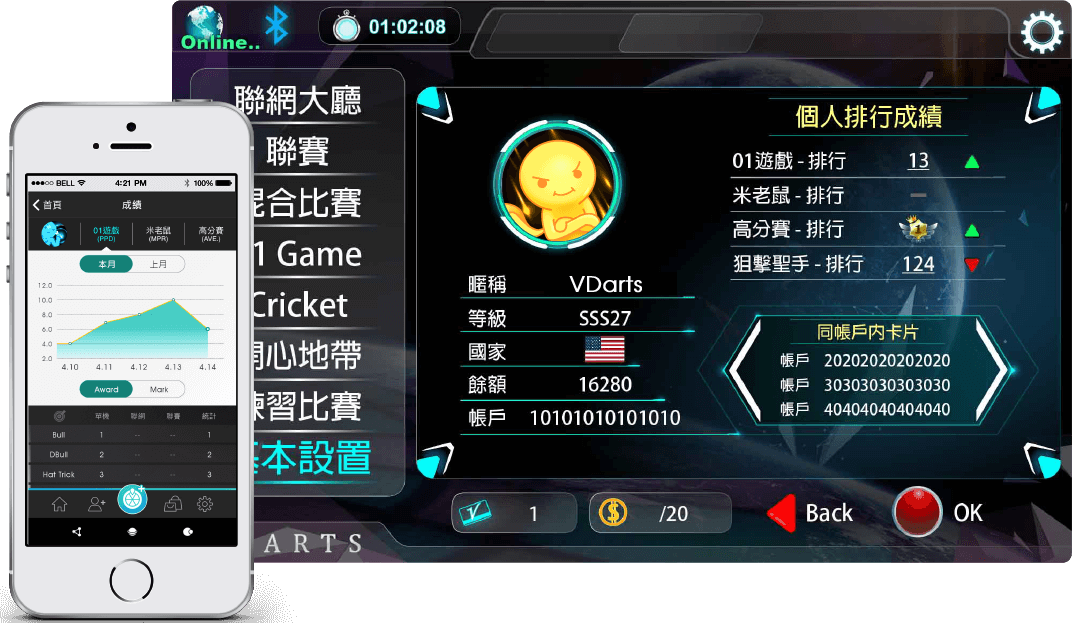This screenshot has height=623, width=1072.
Task: Show previous account cards with left arrow
Action: (x=743, y=368)
